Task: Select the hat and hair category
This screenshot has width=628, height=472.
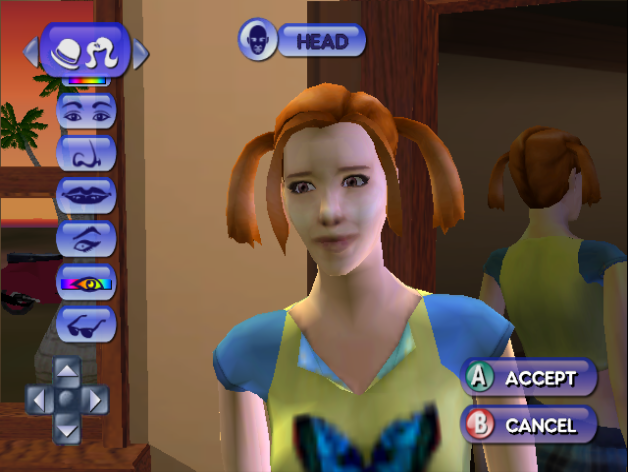Action: coord(85,50)
